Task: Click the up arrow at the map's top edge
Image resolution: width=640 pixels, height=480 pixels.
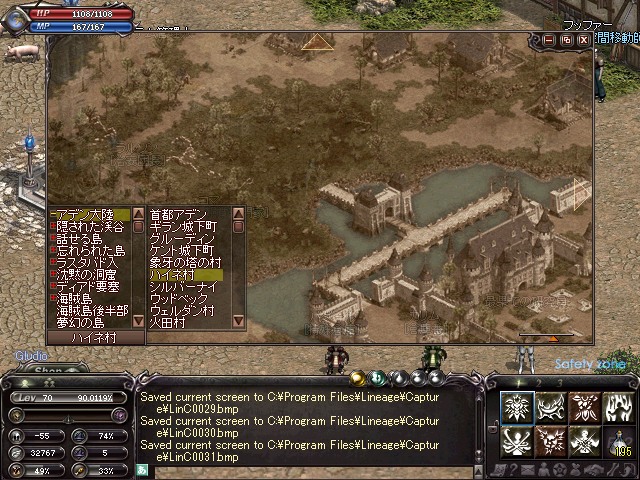Action: (318, 42)
